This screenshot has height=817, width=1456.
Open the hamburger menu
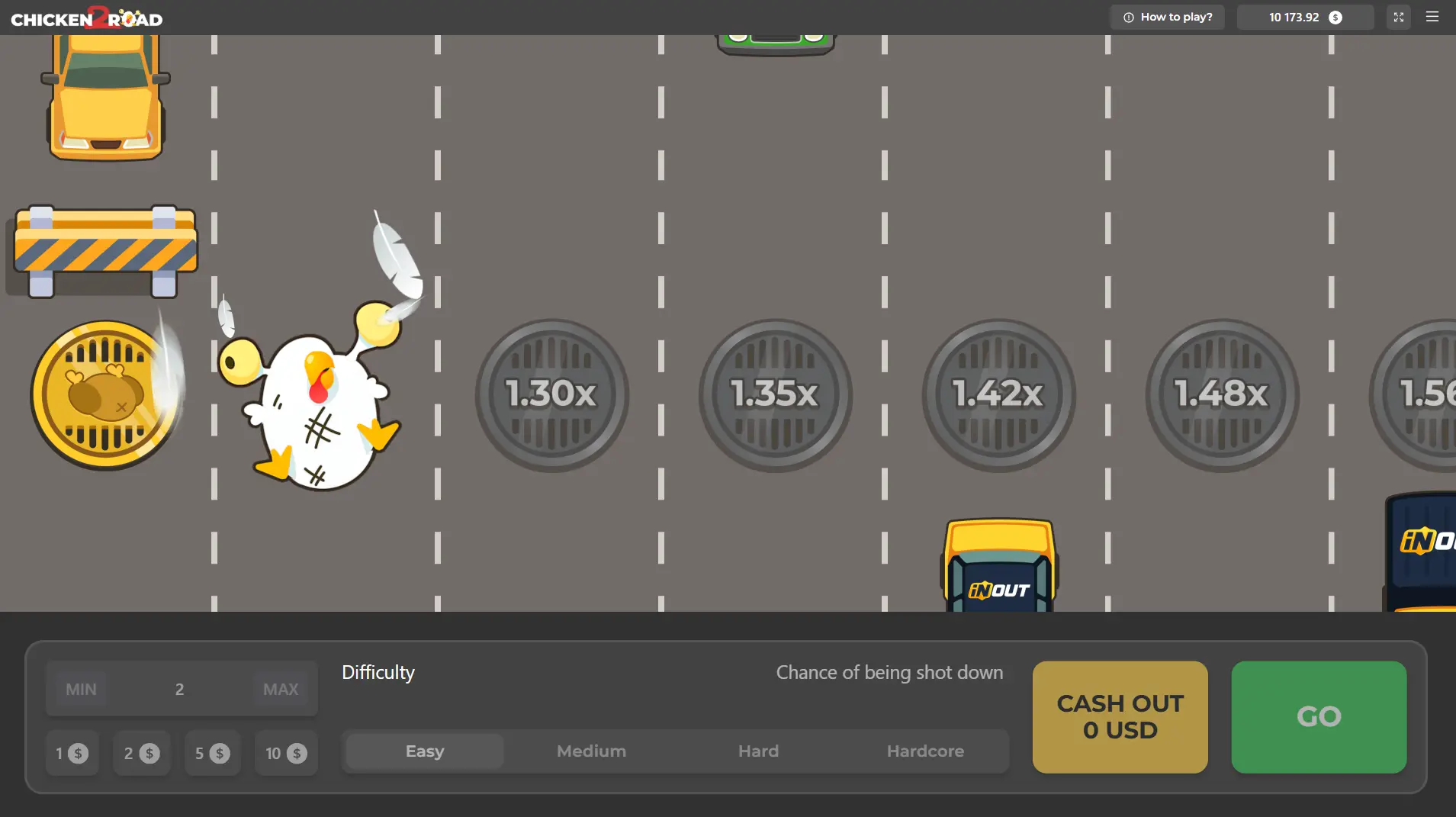coord(1432,17)
